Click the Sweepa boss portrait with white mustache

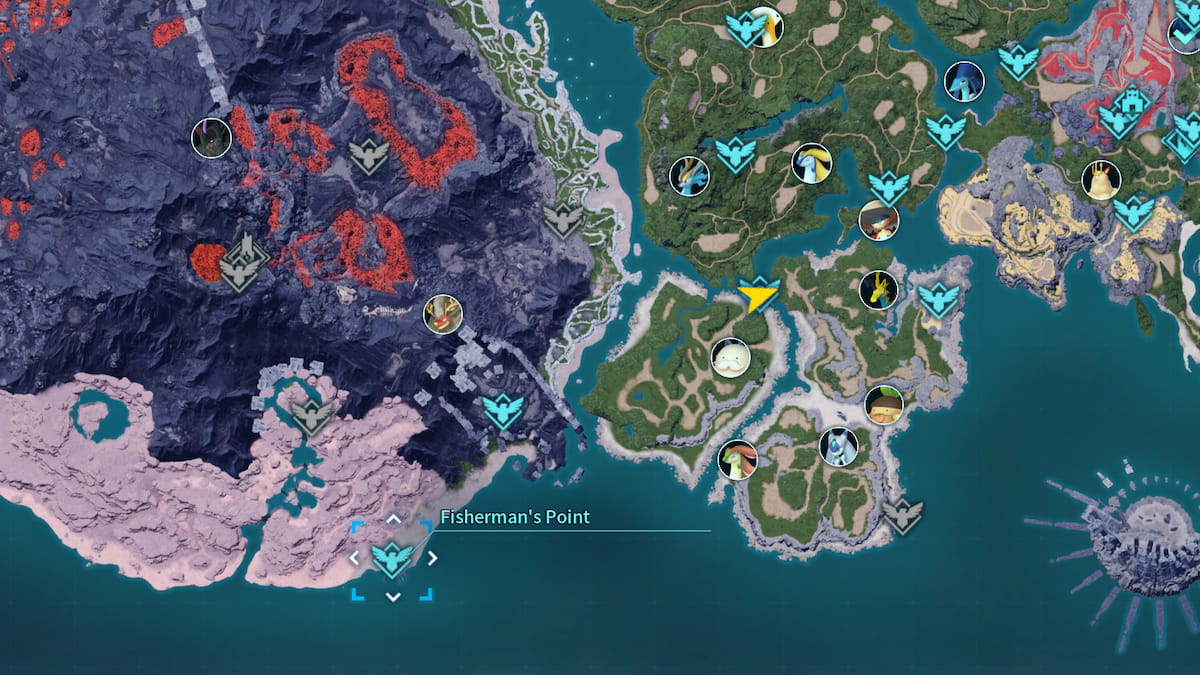click(730, 358)
